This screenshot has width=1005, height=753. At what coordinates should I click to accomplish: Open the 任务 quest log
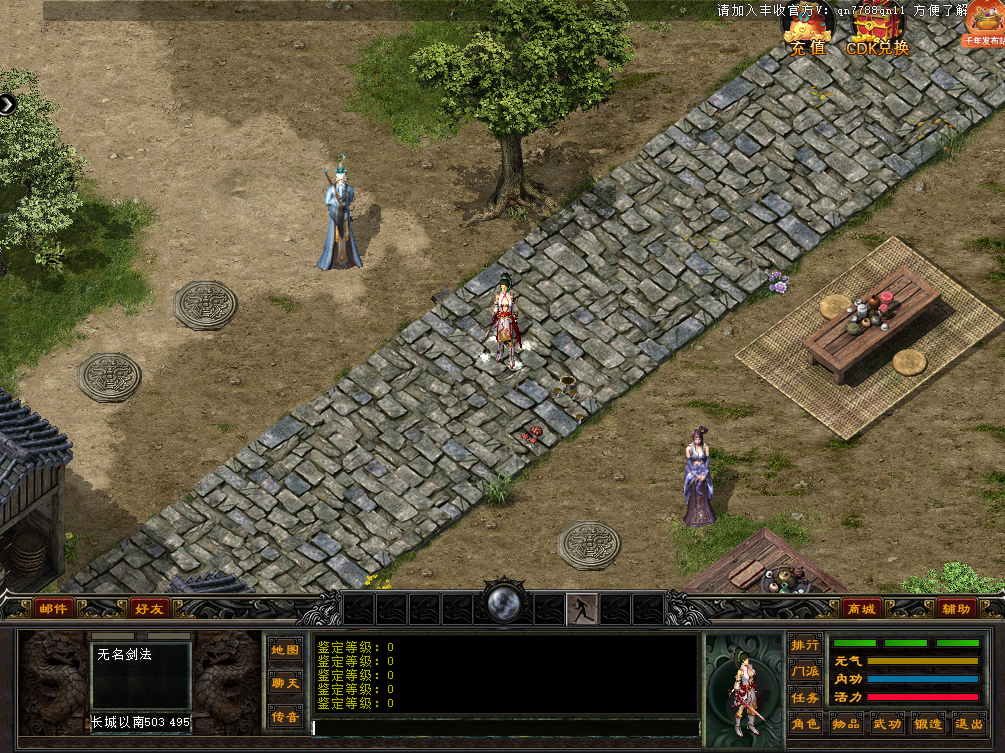pyautogui.click(x=805, y=697)
